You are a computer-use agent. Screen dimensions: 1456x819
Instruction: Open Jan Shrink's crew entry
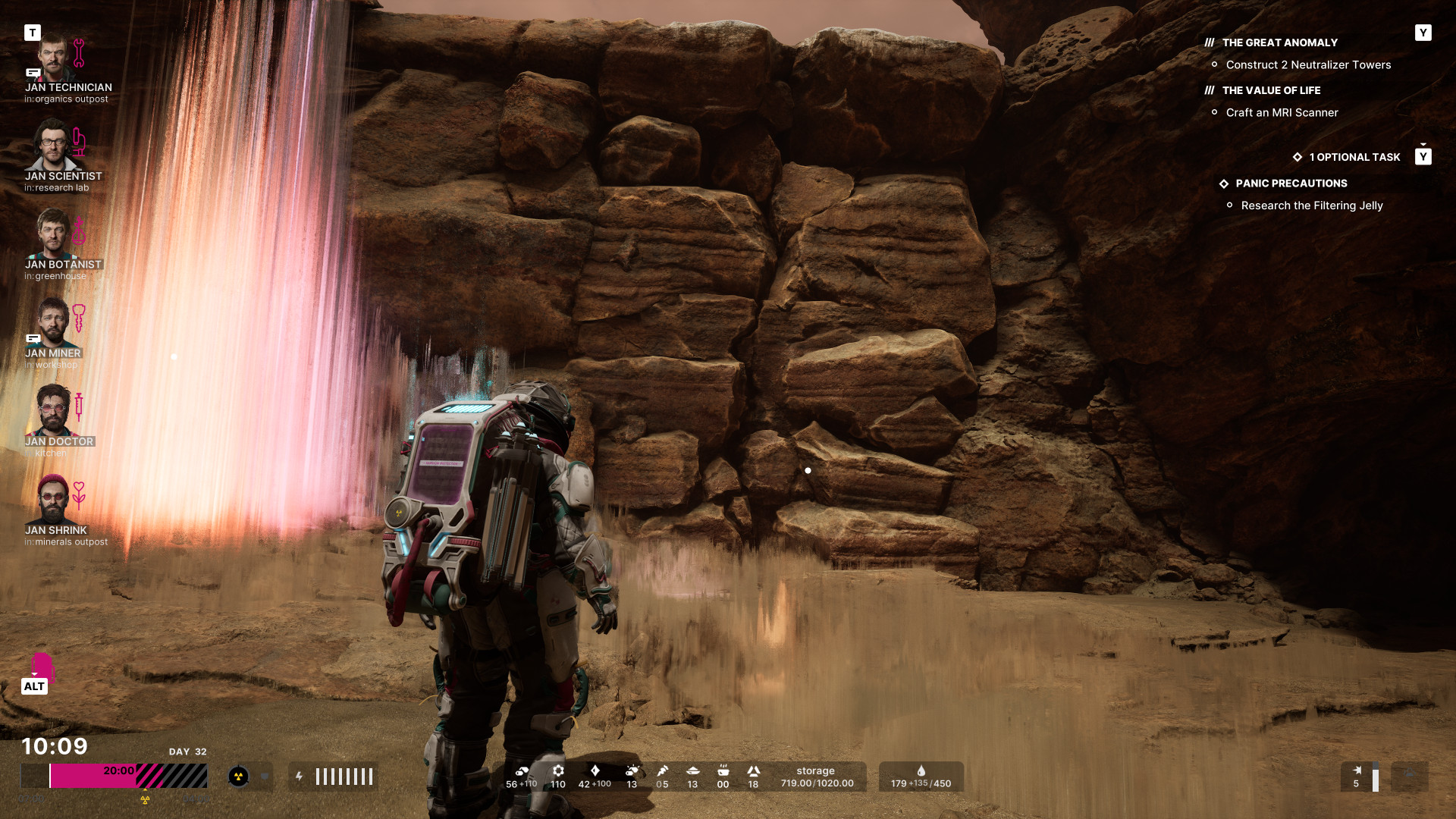tap(53, 500)
